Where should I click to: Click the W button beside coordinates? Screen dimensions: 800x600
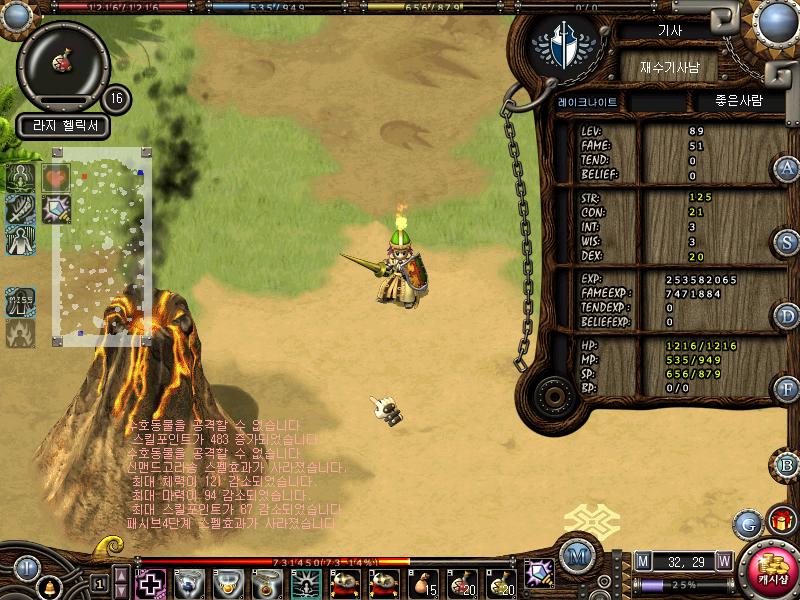(x=723, y=561)
